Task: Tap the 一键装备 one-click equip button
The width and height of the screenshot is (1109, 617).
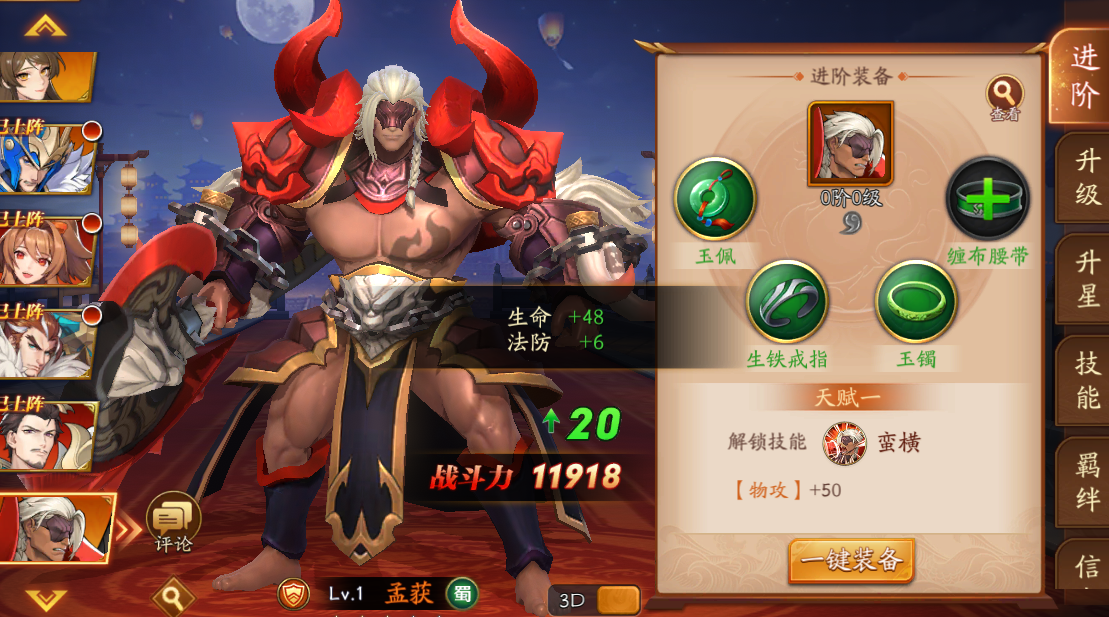Action: pos(851,560)
